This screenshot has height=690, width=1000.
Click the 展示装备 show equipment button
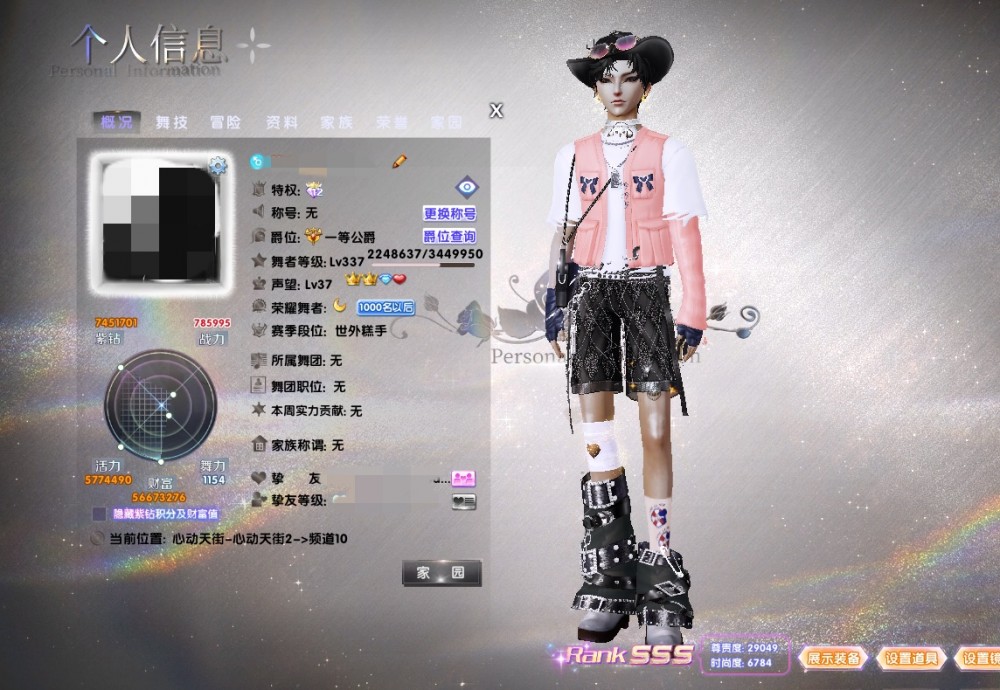pyautogui.click(x=832, y=658)
